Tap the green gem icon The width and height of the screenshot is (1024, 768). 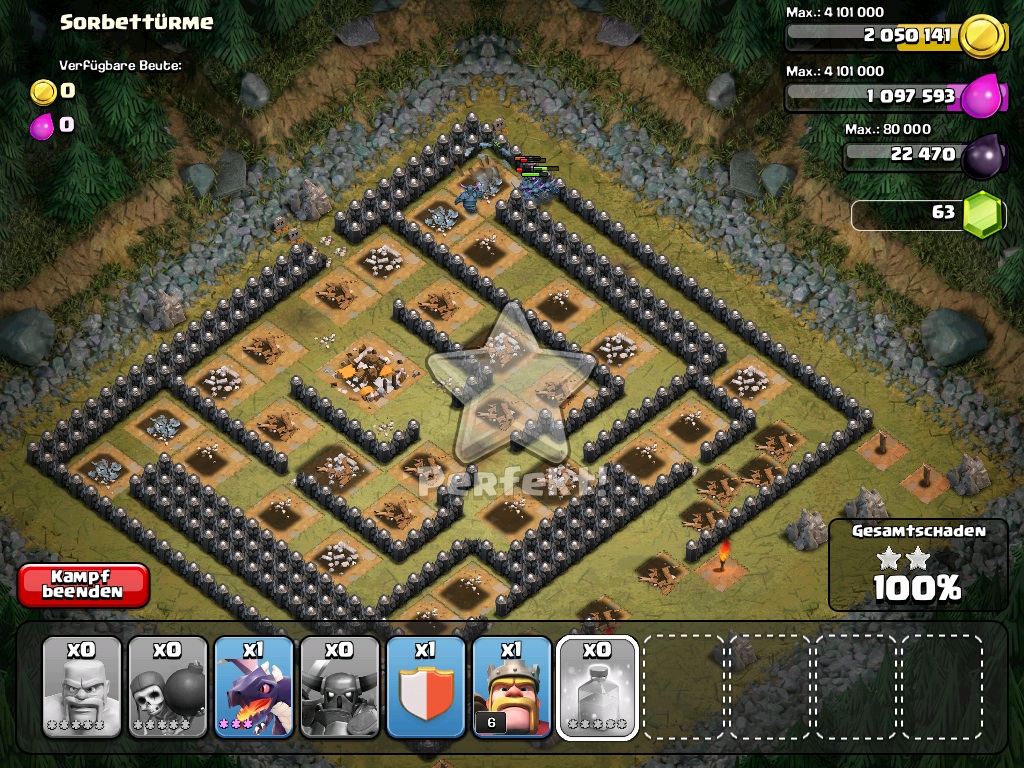tap(982, 213)
